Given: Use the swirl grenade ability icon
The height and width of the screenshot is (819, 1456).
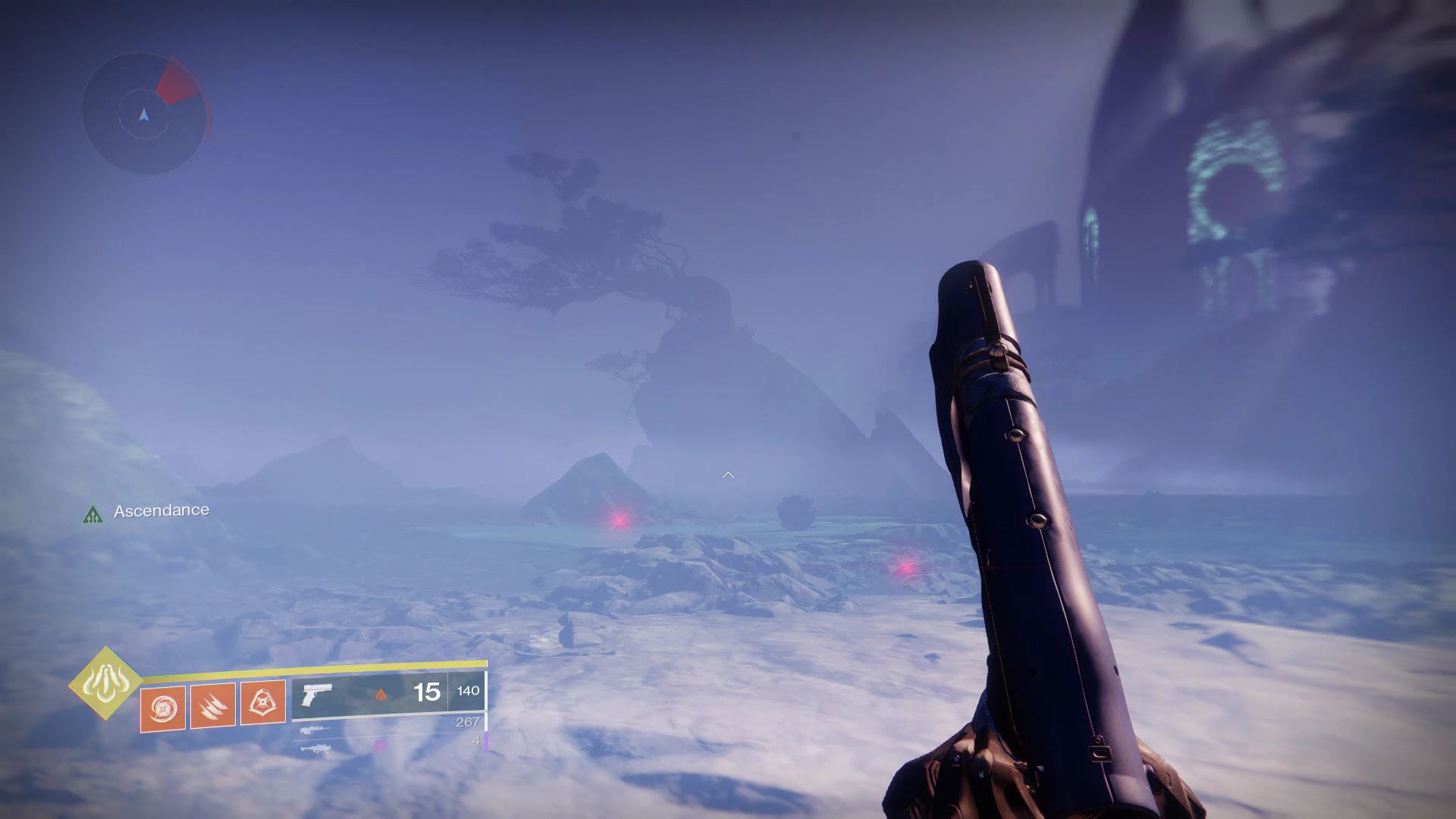Looking at the screenshot, I should click(x=162, y=707).
